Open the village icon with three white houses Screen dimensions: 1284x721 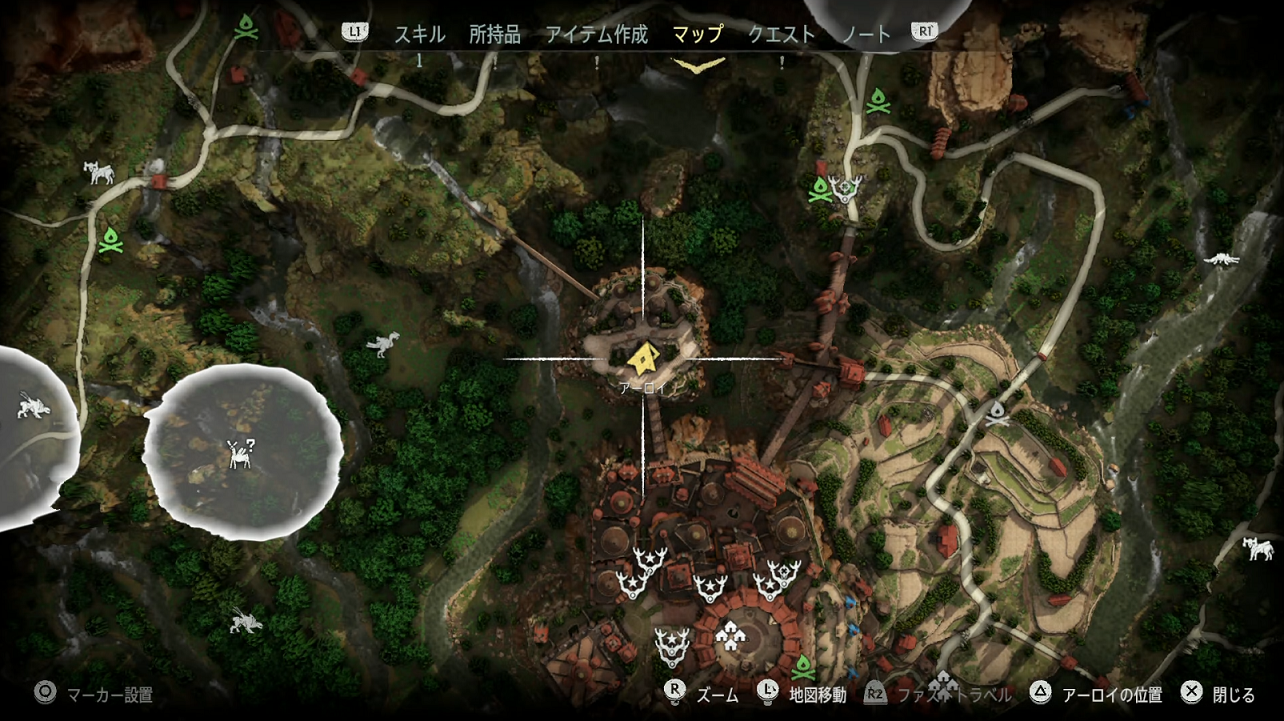729,637
